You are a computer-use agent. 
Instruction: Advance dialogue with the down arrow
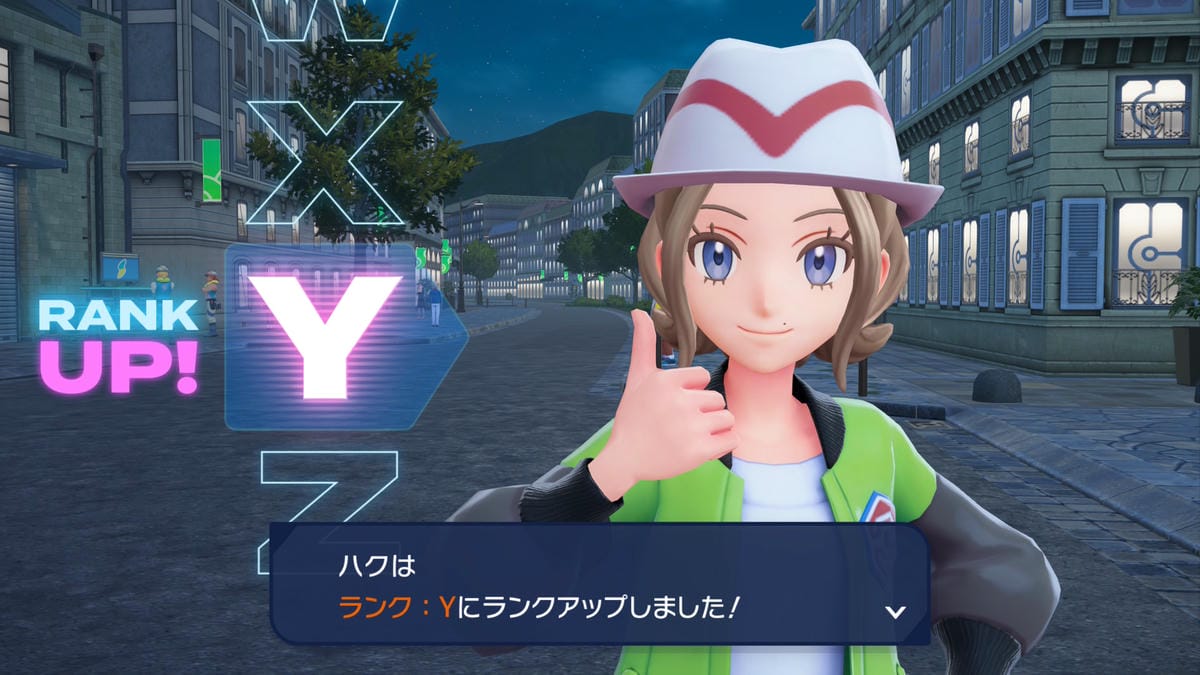coord(896,612)
